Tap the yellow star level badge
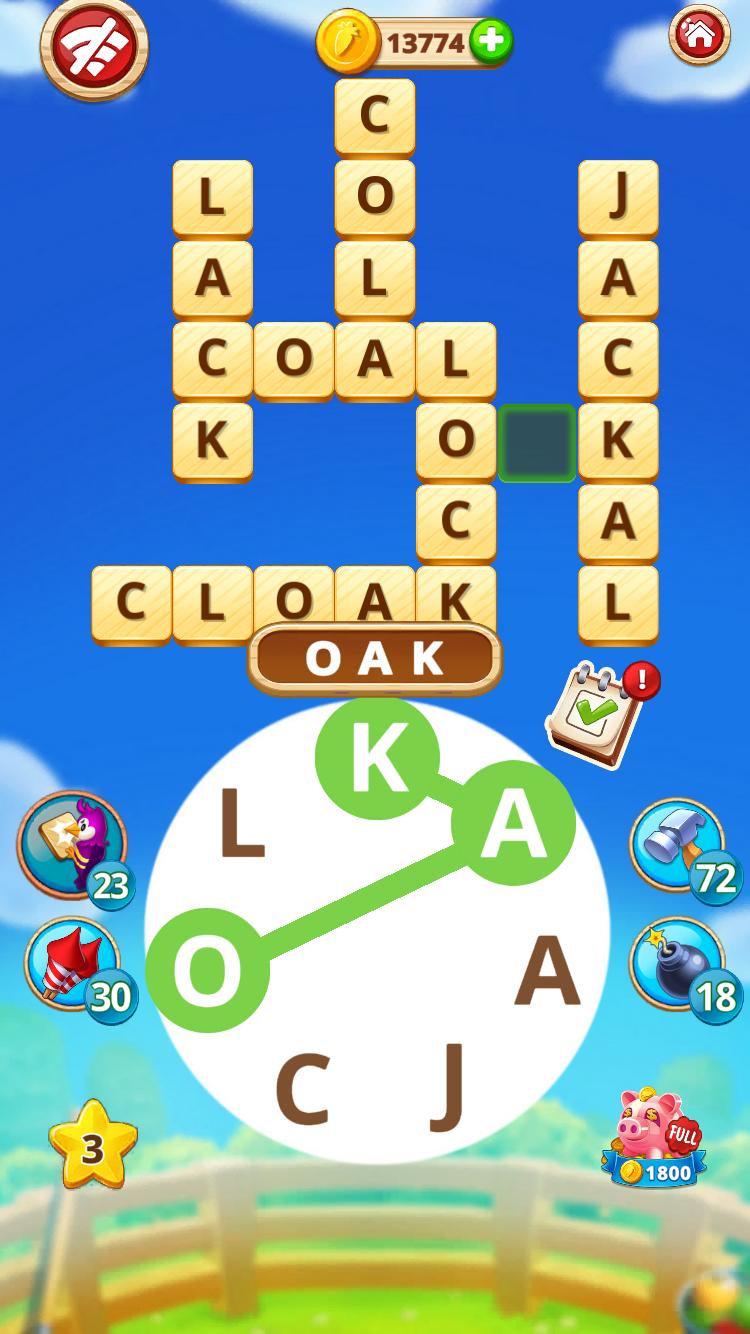This screenshot has width=750, height=1334. tap(92, 1147)
